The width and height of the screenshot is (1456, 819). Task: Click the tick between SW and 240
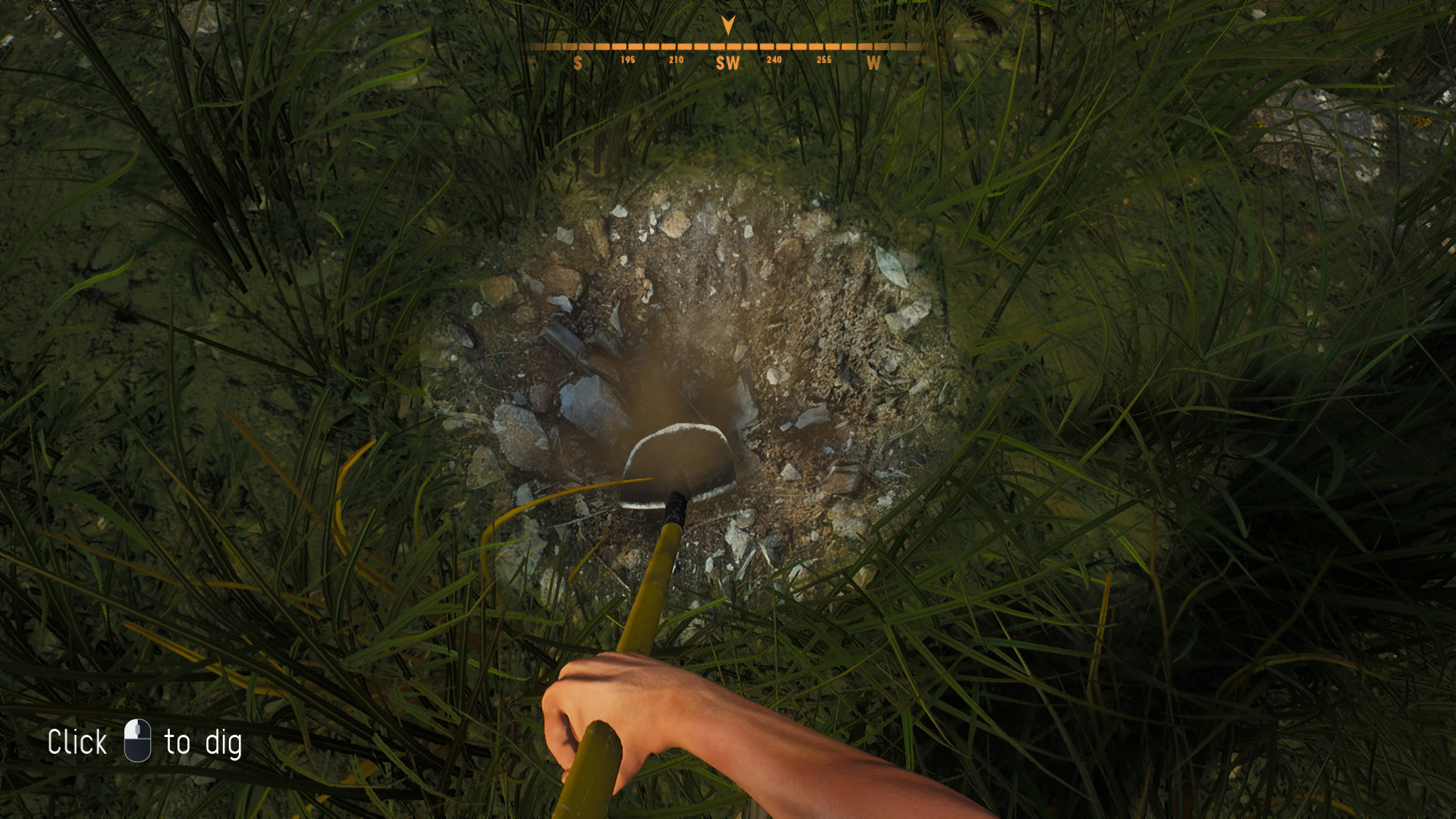pos(751,45)
